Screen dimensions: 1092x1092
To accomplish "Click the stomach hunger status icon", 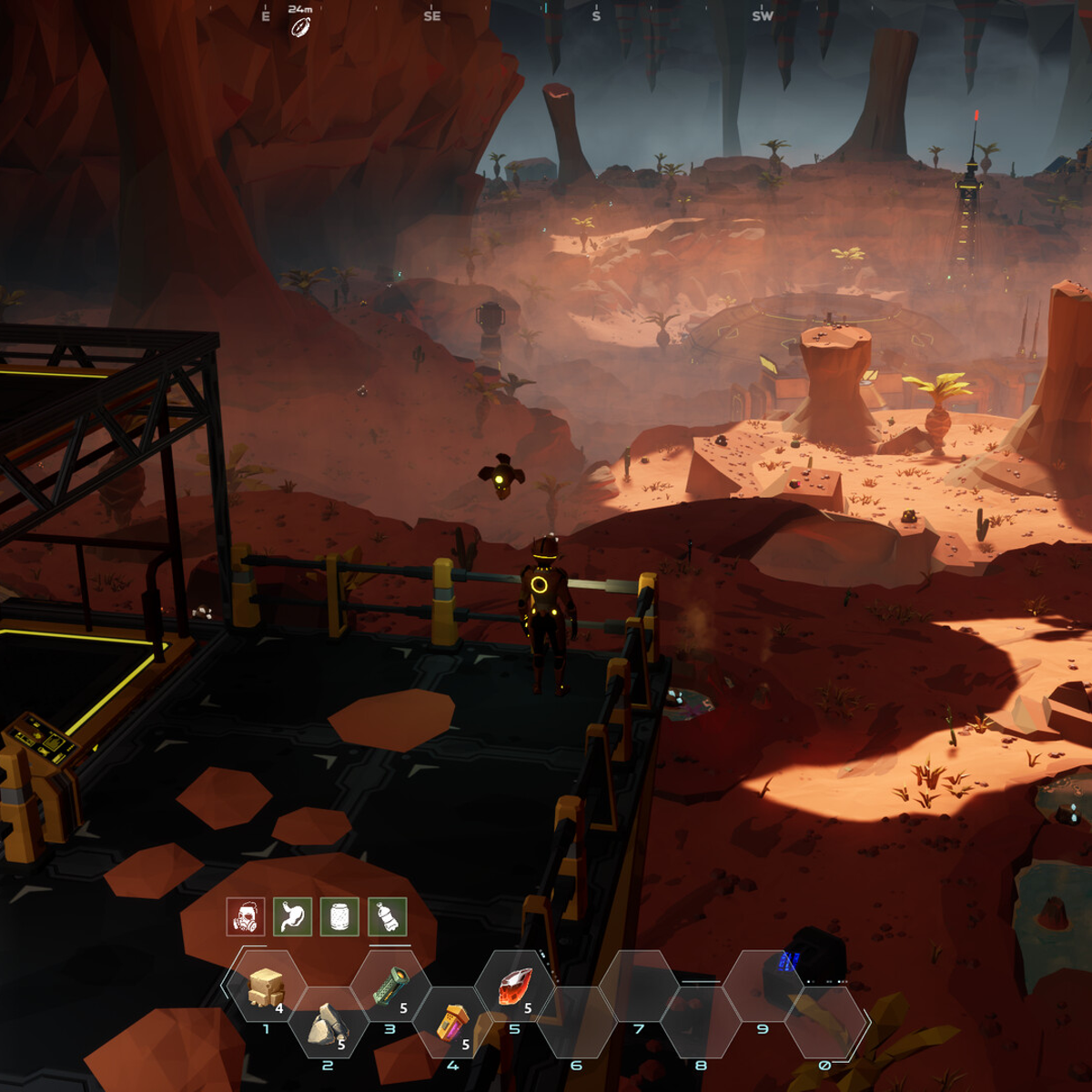I will [x=293, y=917].
